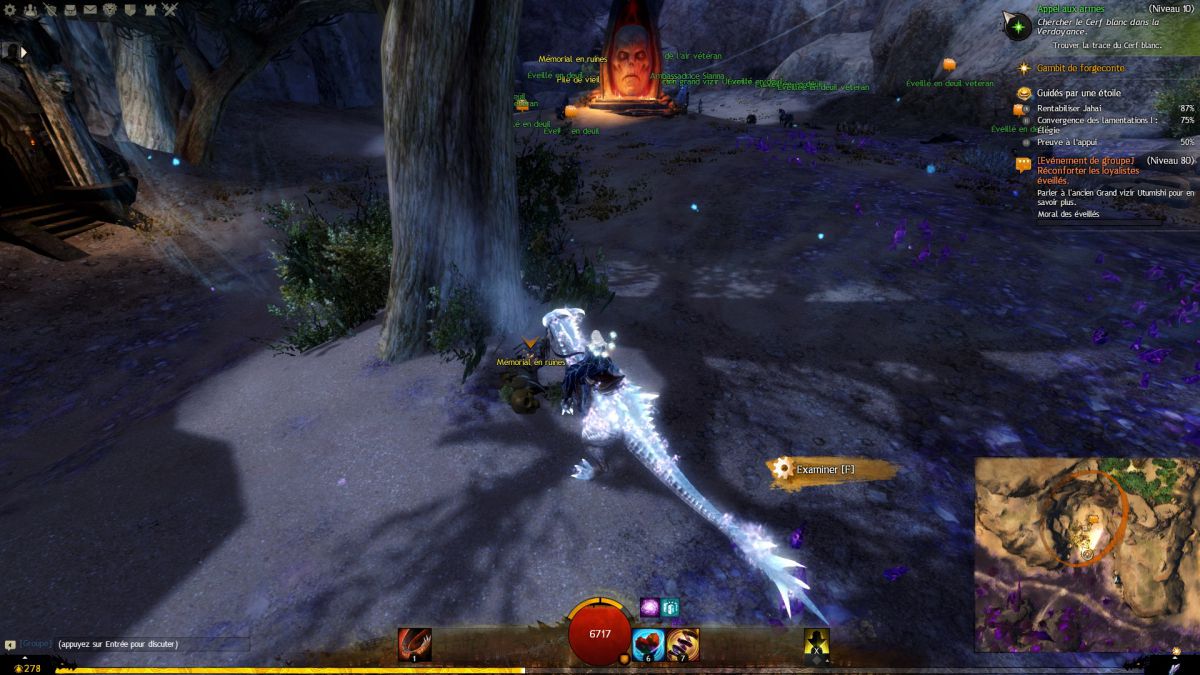Open the PvP crossed swords icon
The height and width of the screenshot is (675, 1200).
(x=170, y=10)
